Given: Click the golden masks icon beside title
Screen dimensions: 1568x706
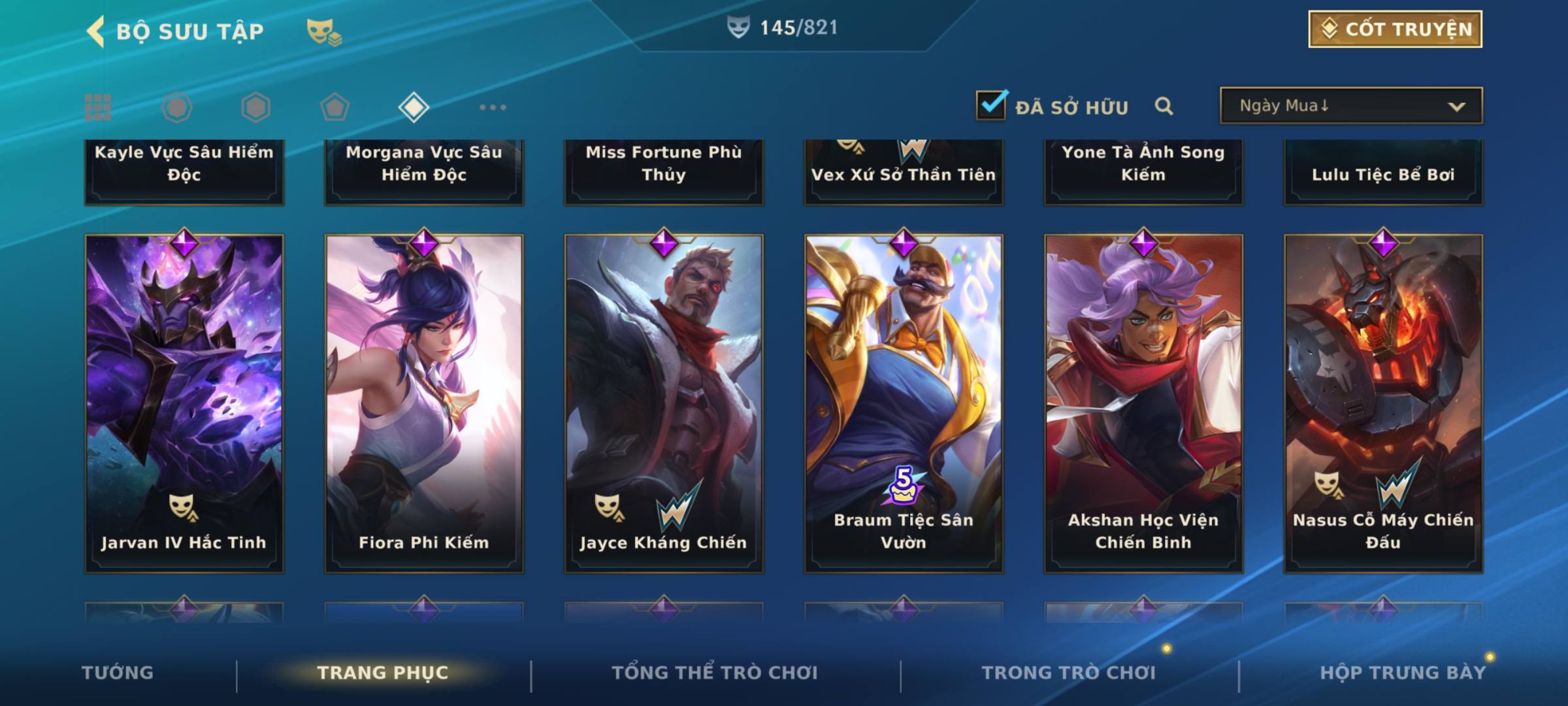Looking at the screenshot, I should (323, 31).
